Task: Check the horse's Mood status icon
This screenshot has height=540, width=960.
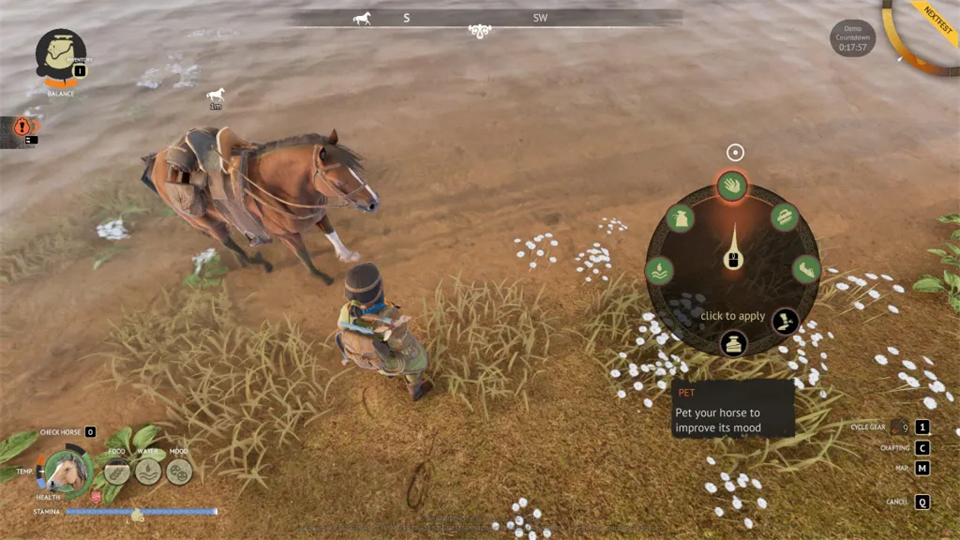Action: 179,471
